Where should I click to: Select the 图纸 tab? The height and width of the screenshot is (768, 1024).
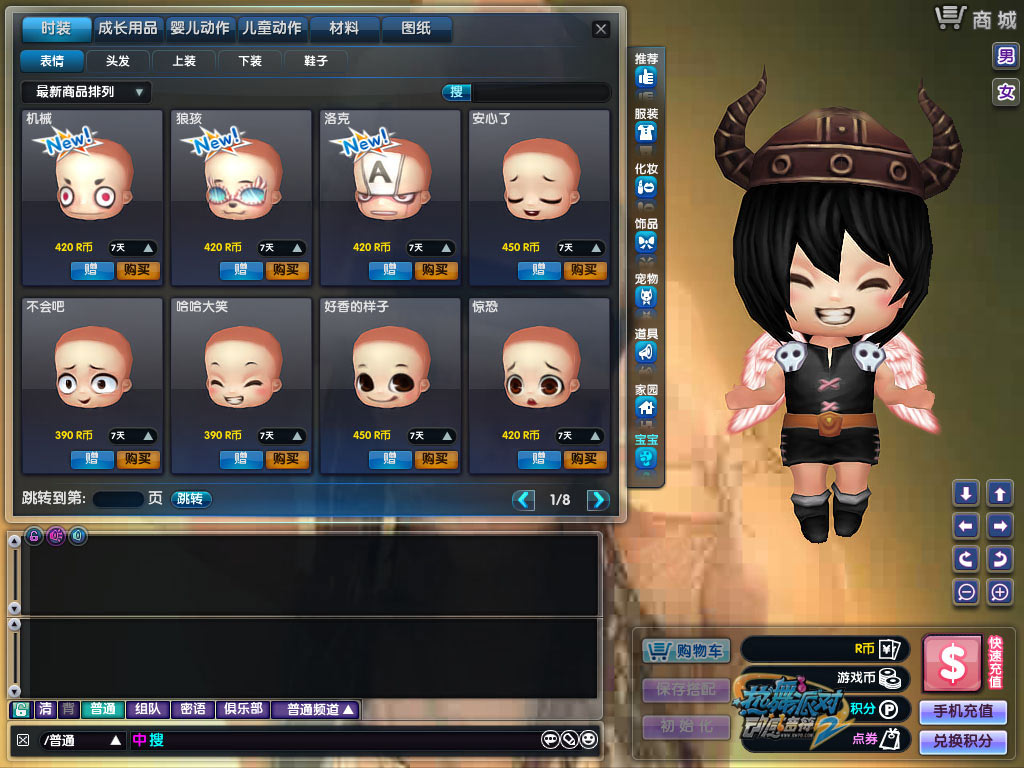point(415,29)
